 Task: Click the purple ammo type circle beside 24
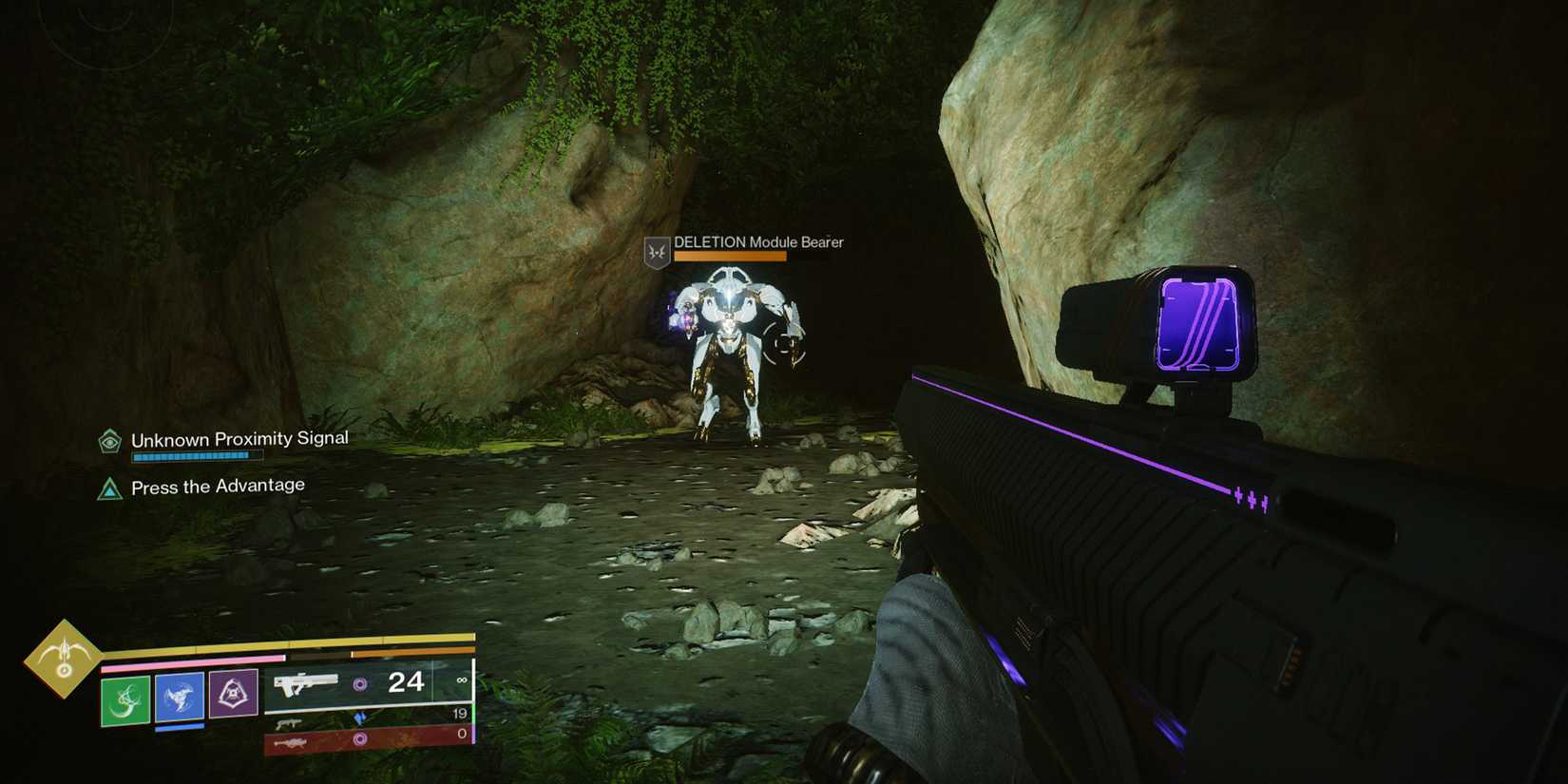[x=360, y=682]
